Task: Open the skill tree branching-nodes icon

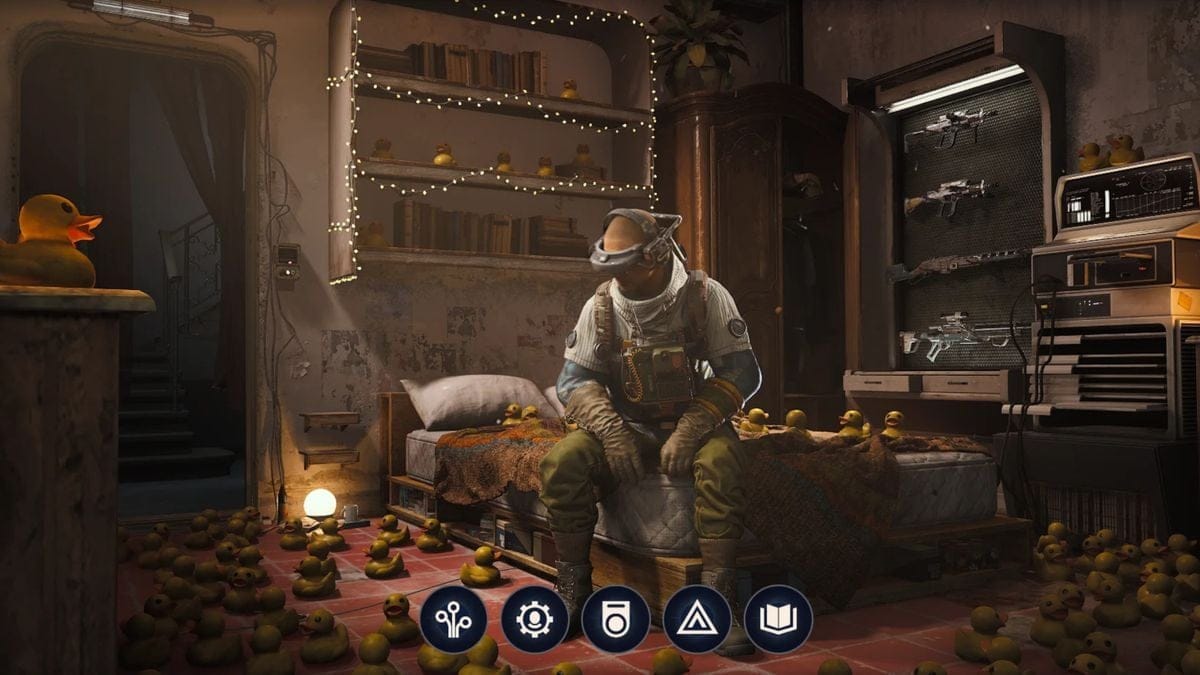Action: click(453, 619)
